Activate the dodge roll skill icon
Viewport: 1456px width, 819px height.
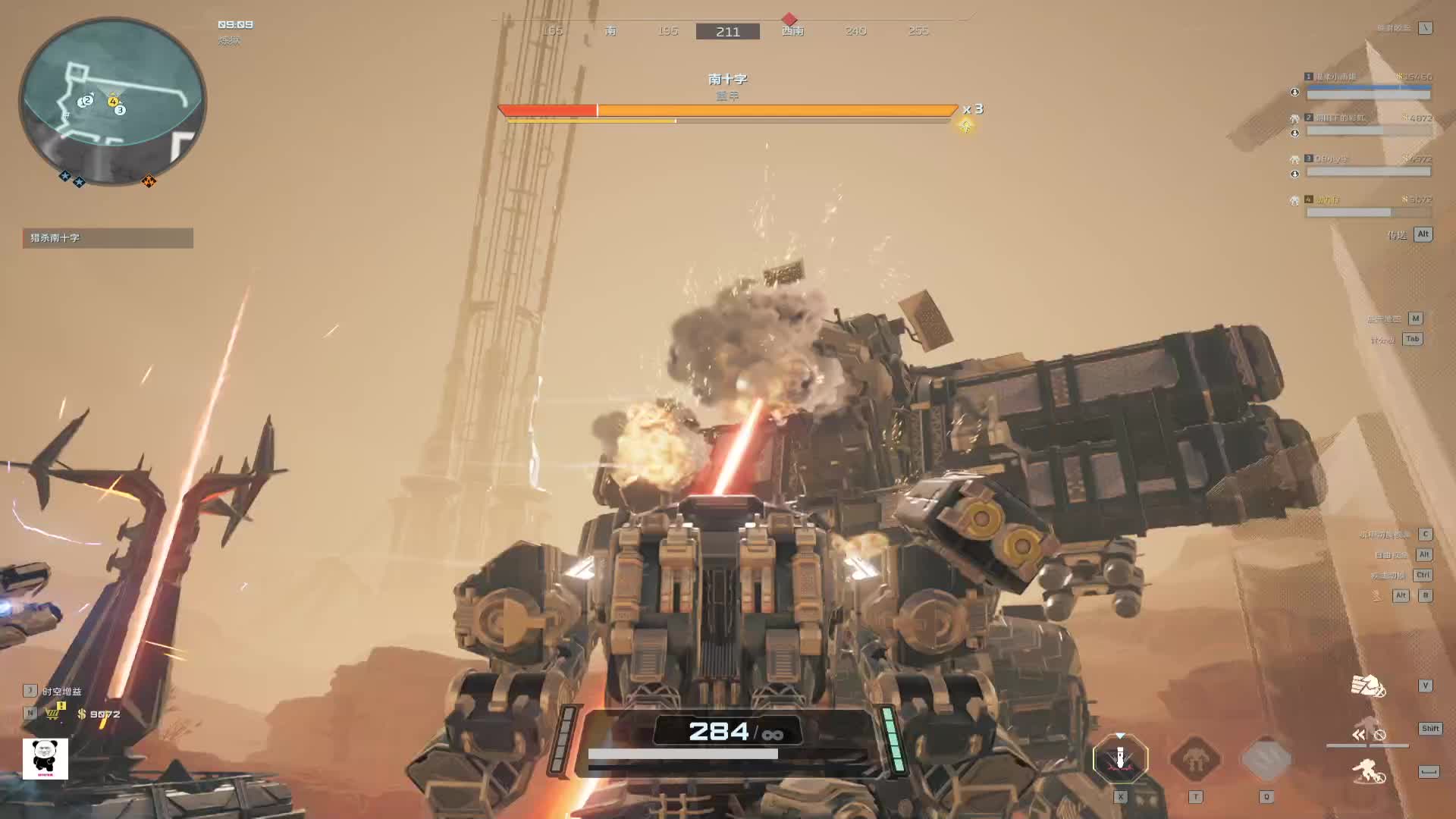pyautogui.click(x=1368, y=771)
